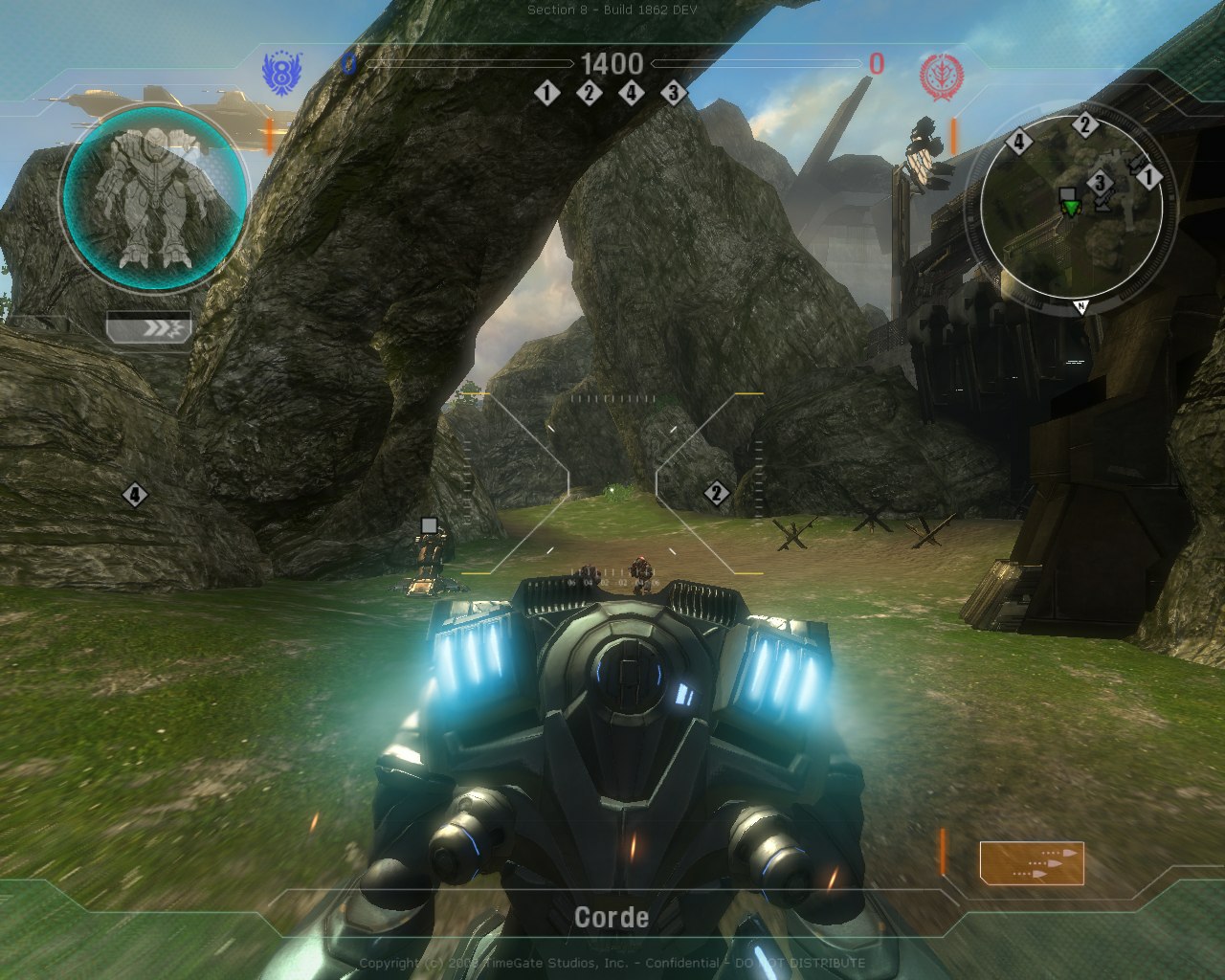
Task: Click the blue team number 8 emblem
Action: tap(281, 73)
